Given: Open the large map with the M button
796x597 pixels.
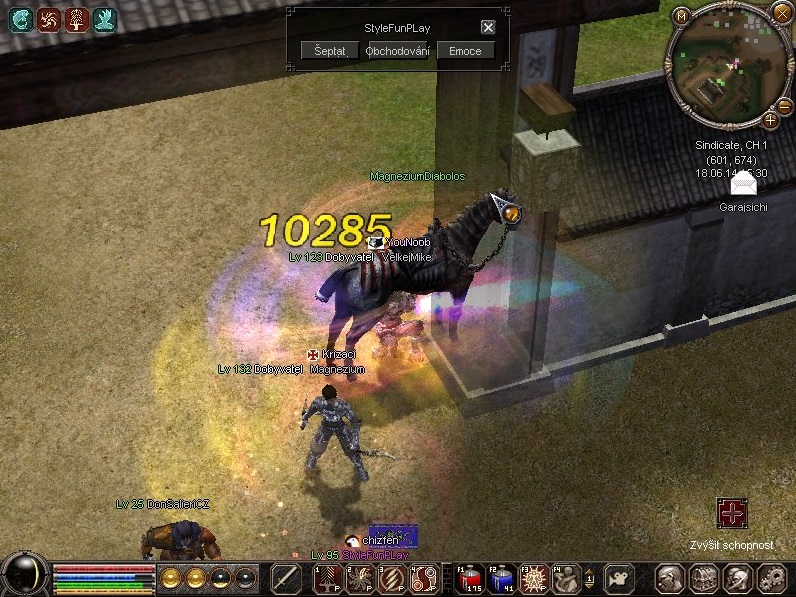Looking at the screenshot, I should 681,15.
